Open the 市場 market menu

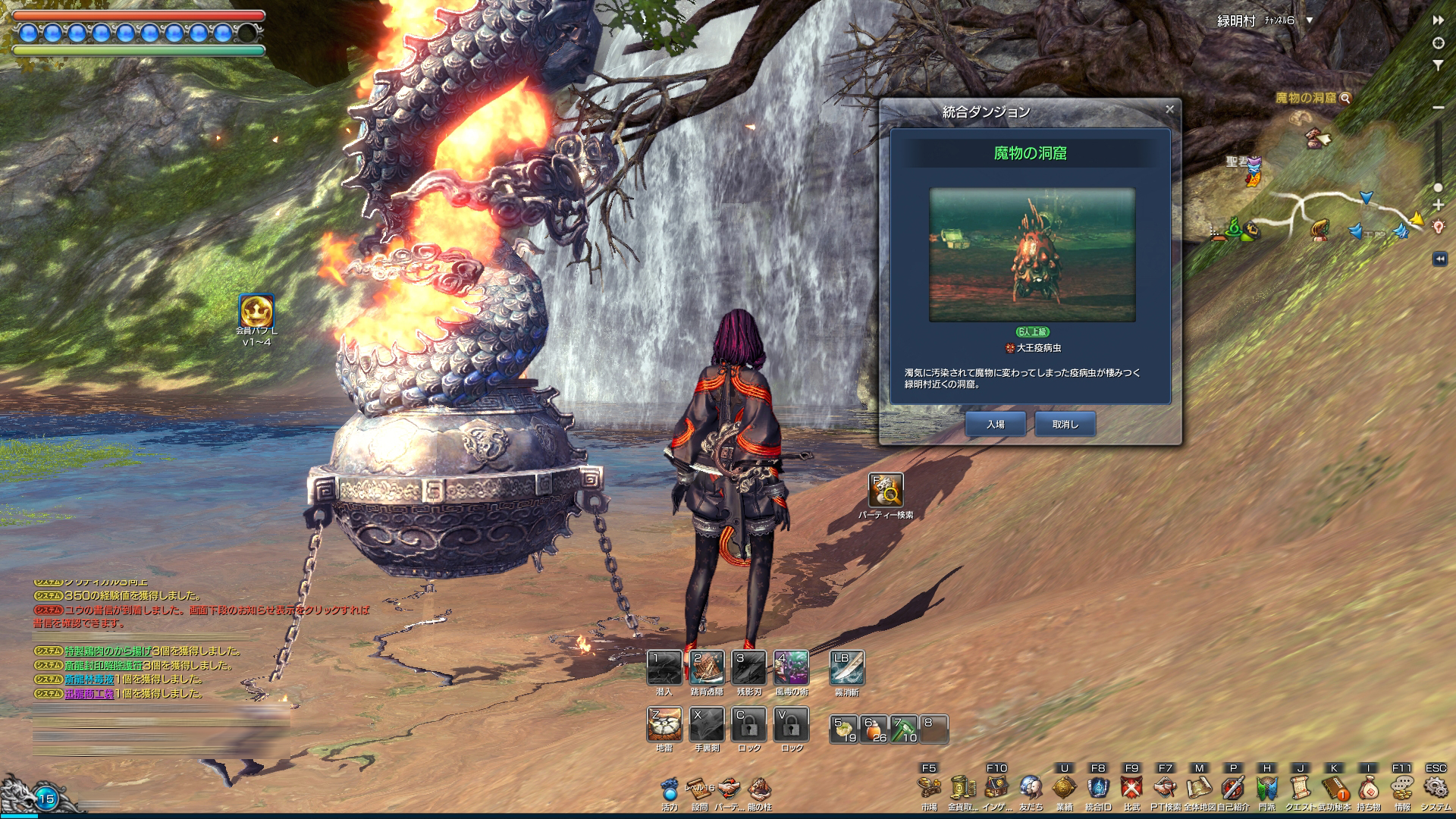coord(929,787)
